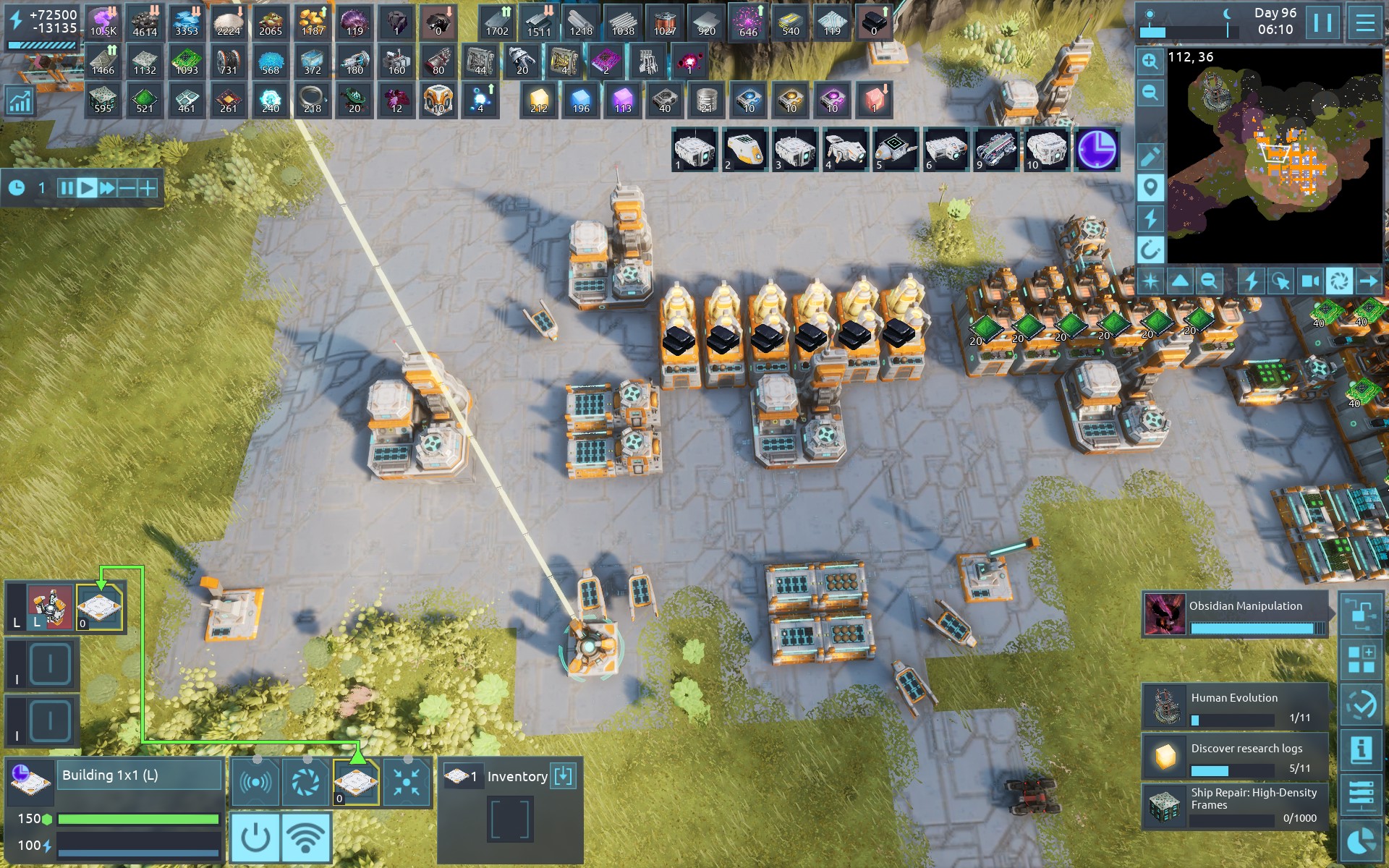Image resolution: width=1389 pixels, height=868 pixels.
Task: Choose build bar slot number 2
Action: click(x=744, y=150)
